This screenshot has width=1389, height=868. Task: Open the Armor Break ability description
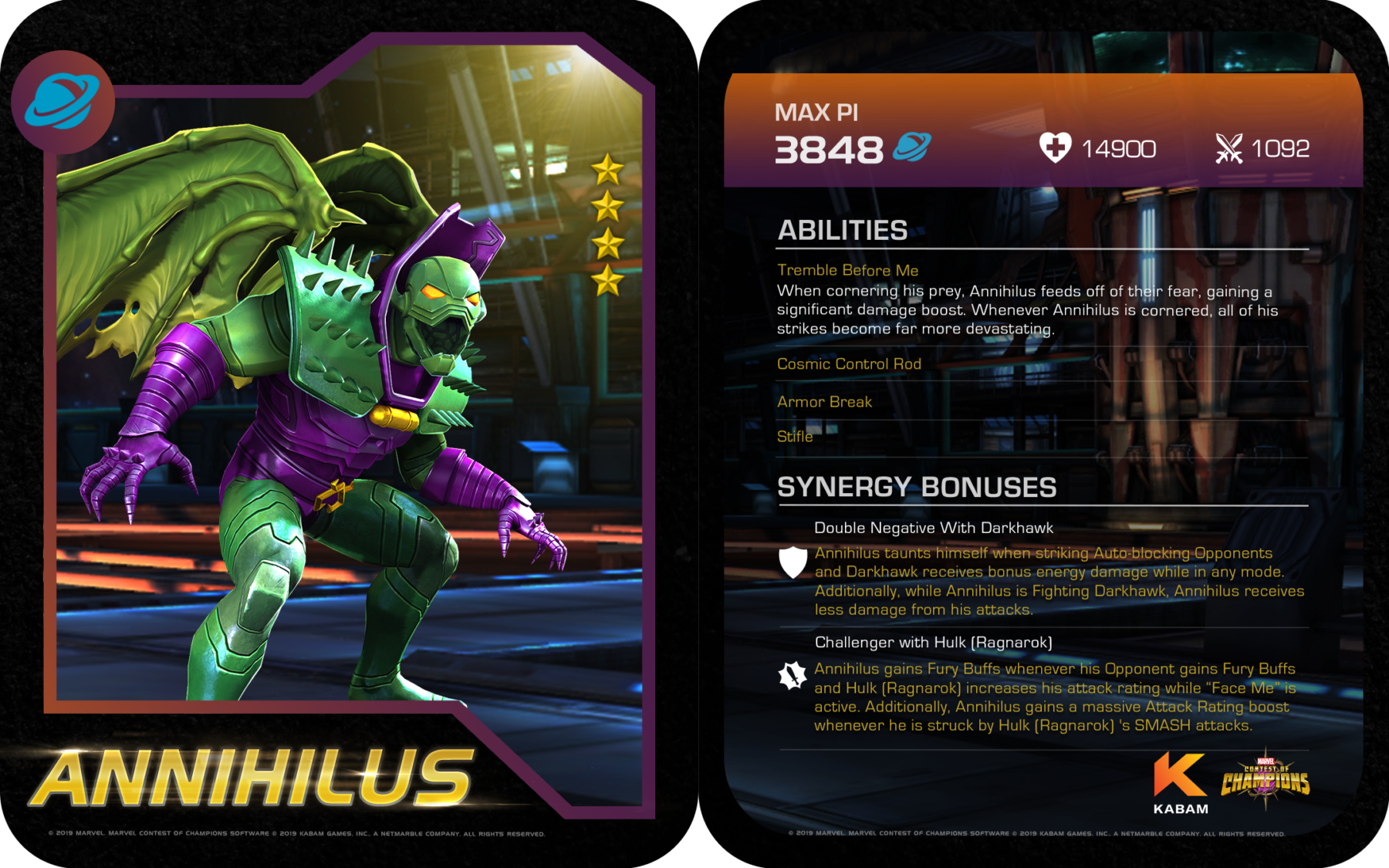[824, 402]
